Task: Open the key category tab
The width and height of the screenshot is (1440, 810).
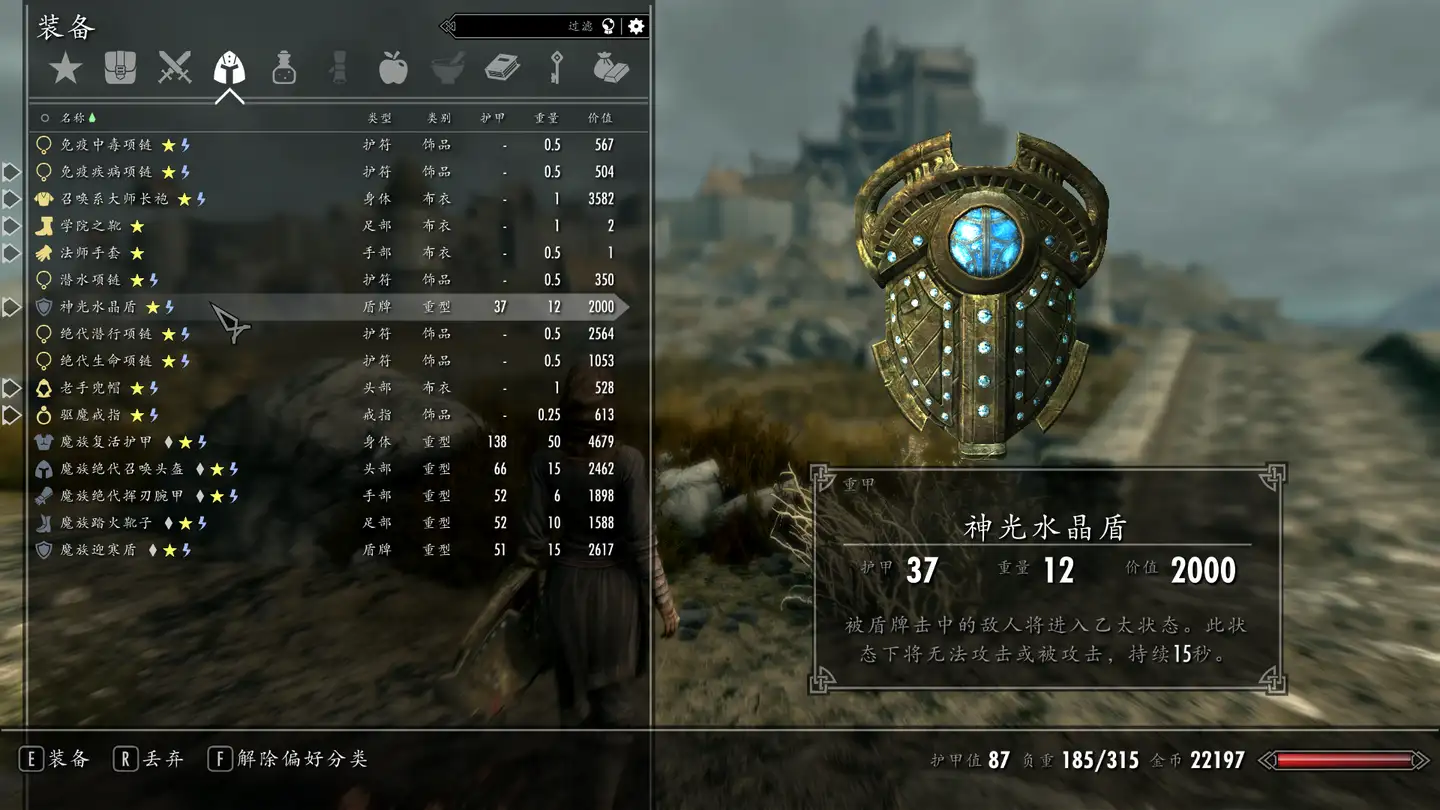Action: [x=556, y=68]
